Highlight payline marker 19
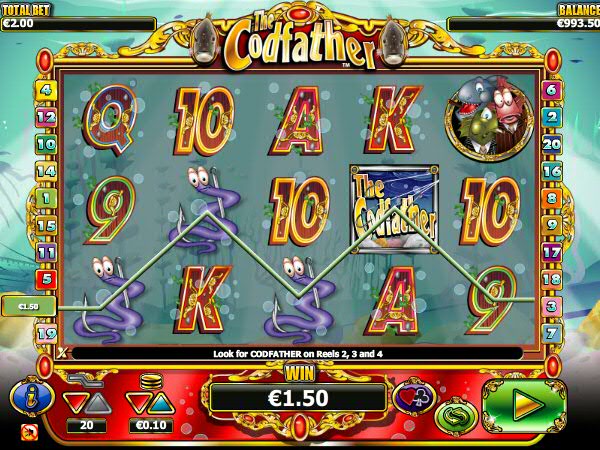Screen dimensions: 600x450 (x=45, y=332)
